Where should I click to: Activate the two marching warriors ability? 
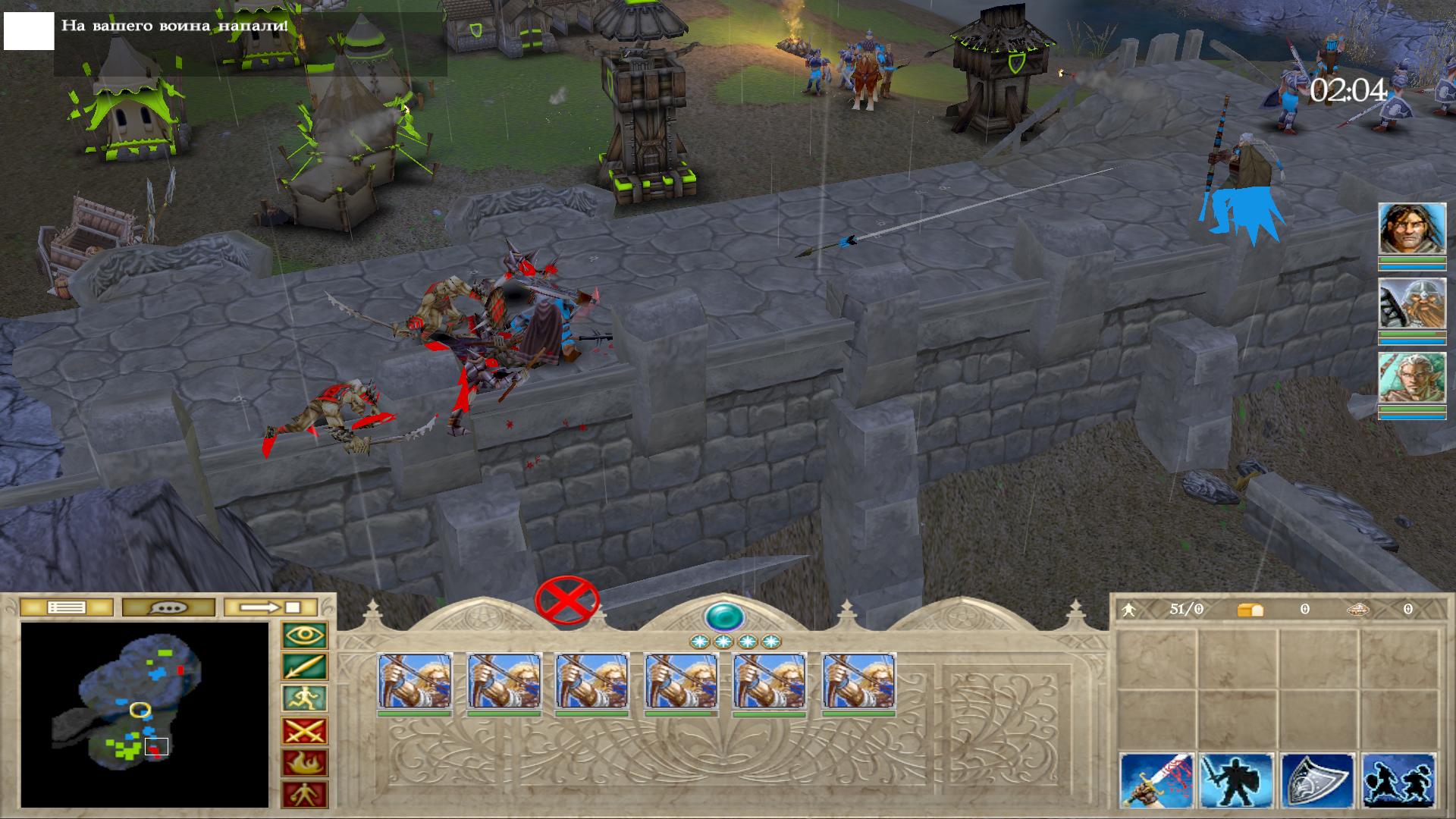tap(1398, 781)
